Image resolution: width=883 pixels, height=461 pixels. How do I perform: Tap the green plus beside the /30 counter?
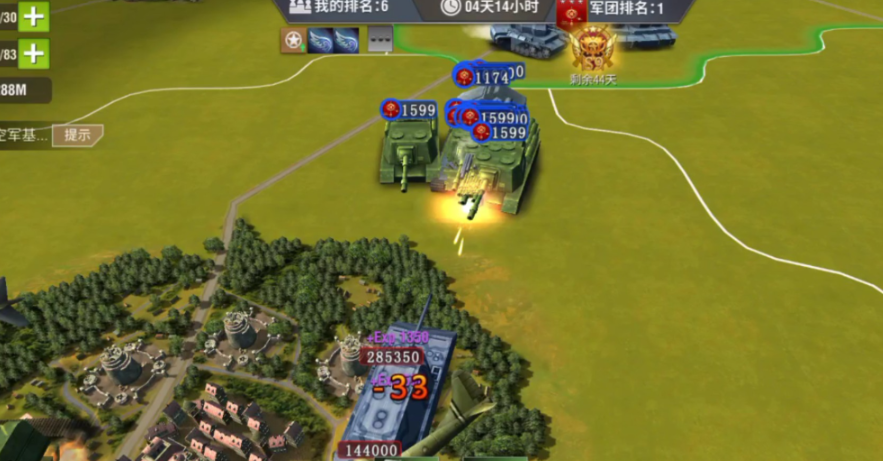(x=34, y=16)
